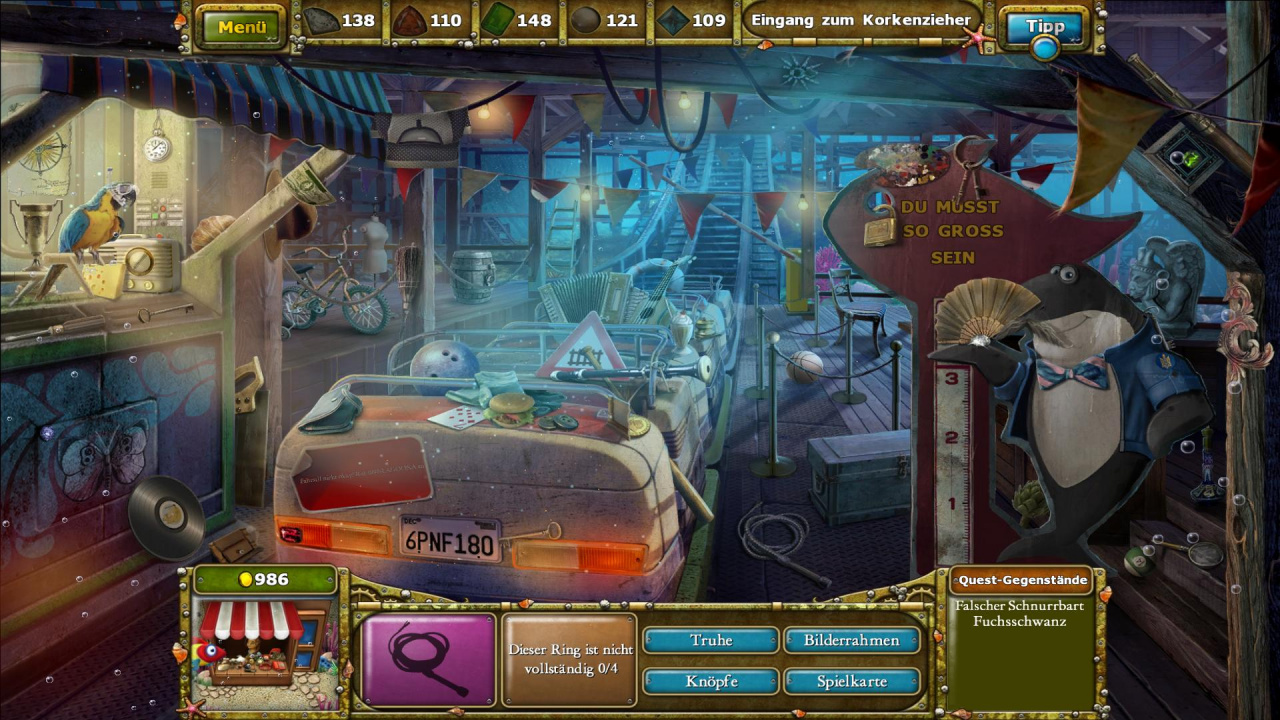Screen dimensions: 1280x720
Task: Use the Tipp hint button
Action: pyautogui.click(x=1045, y=26)
